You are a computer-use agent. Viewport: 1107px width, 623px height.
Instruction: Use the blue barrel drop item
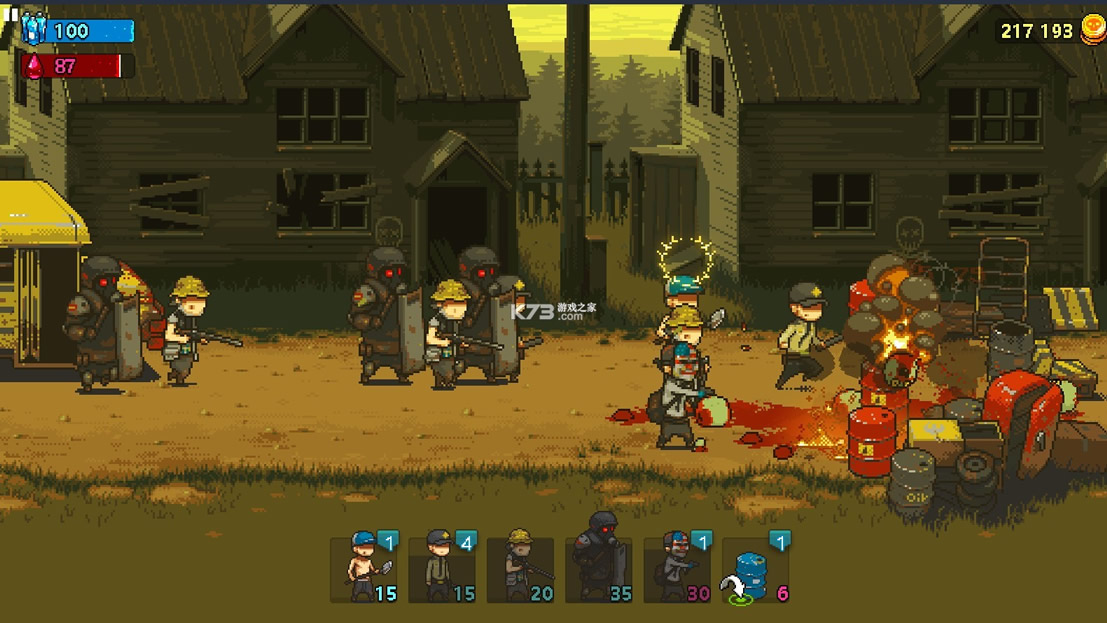(x=755, y=568)
